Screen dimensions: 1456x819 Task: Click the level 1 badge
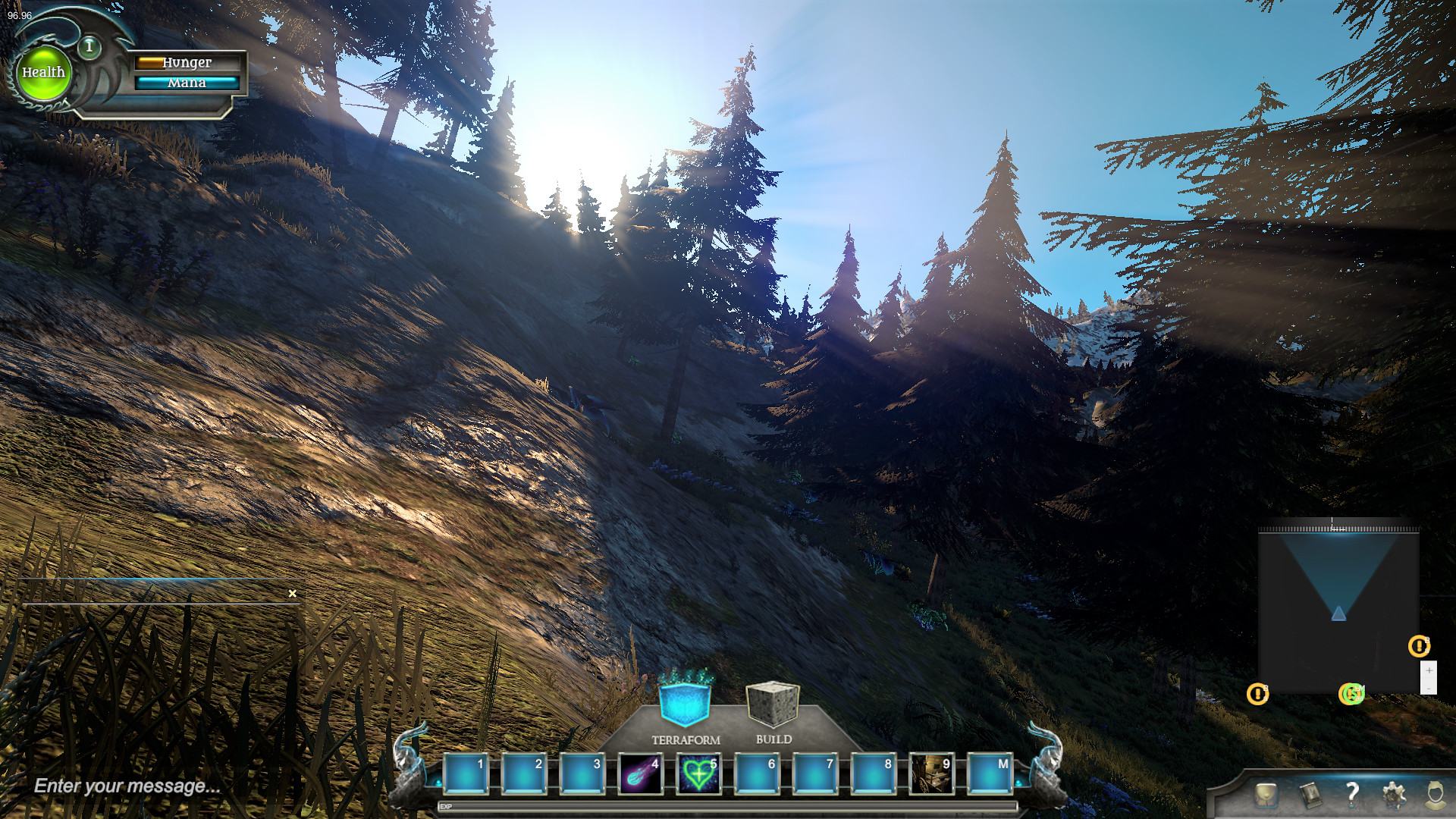[x=89, y=47]
